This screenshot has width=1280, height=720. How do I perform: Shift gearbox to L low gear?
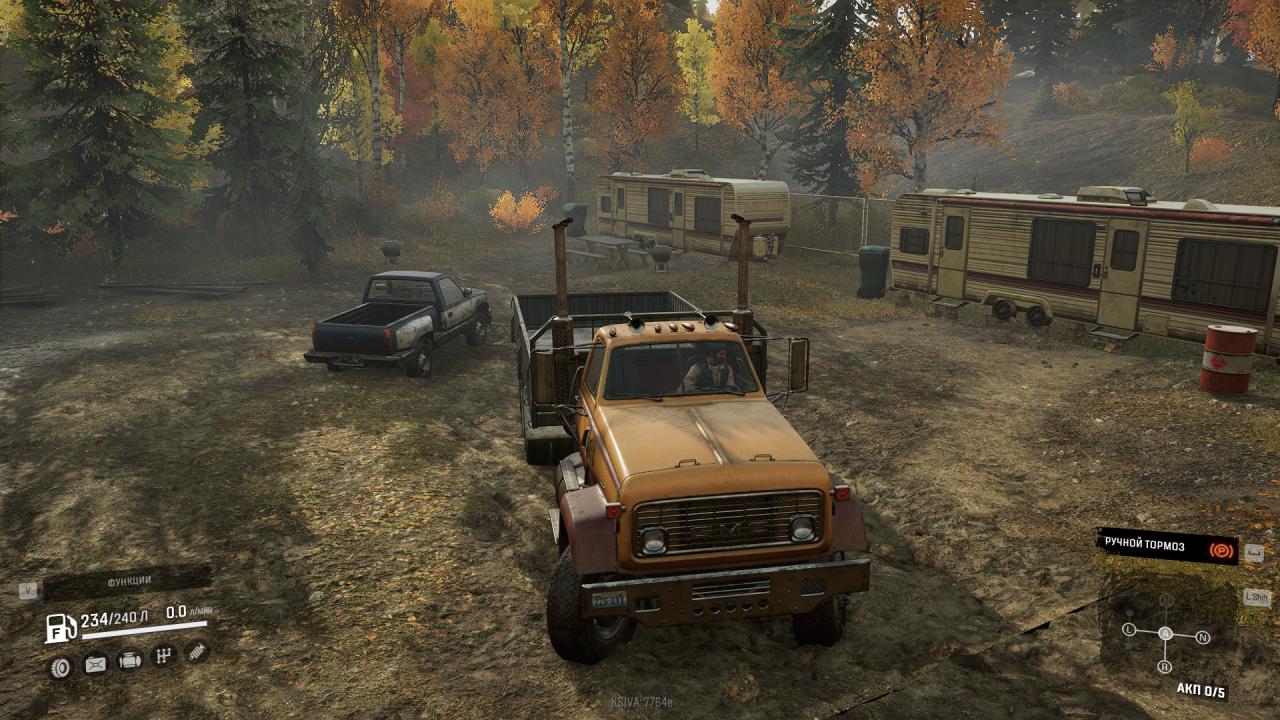point(1129,630)
